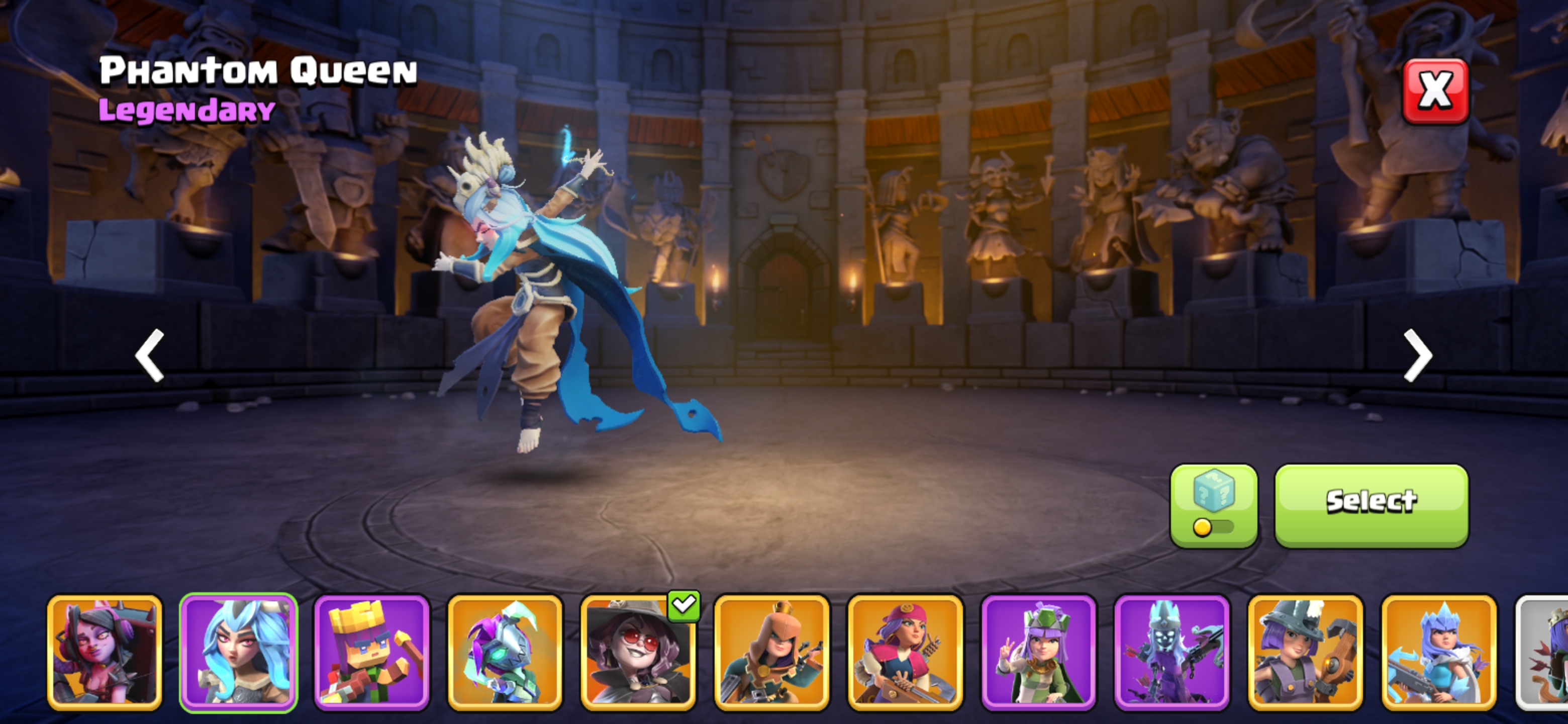Click the green Select button
Viewport: 1568px width, 724px height.
tap(1371, 505)
